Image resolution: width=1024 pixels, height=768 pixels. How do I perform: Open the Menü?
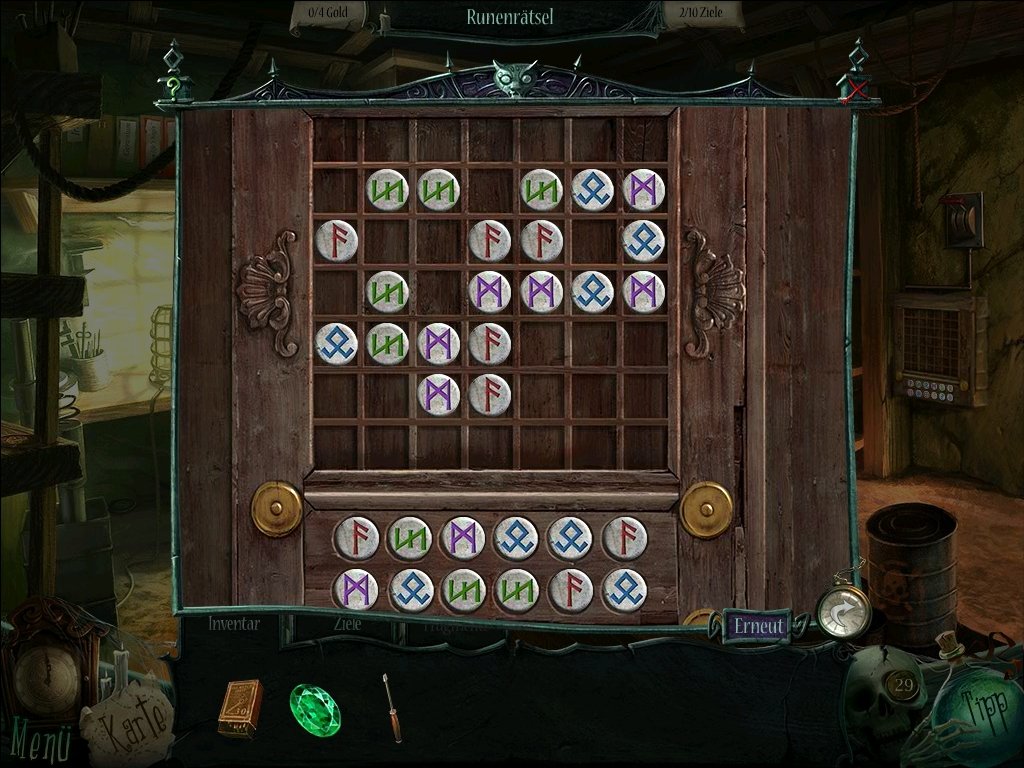[41, 744]
